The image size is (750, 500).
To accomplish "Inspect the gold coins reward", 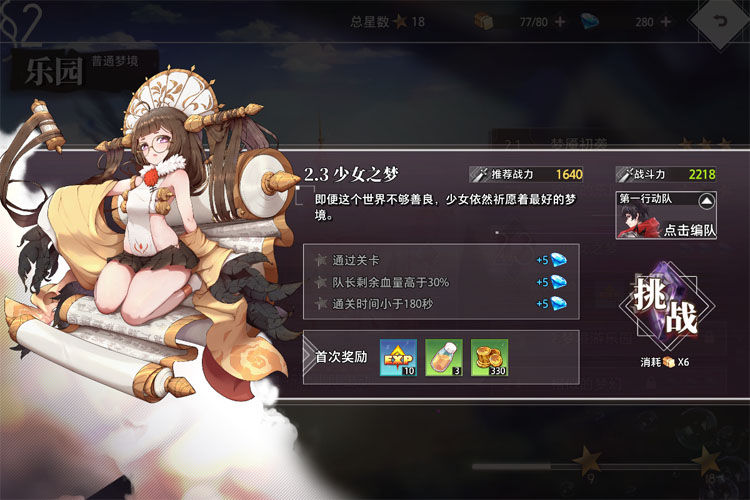I will coord(489,358).
